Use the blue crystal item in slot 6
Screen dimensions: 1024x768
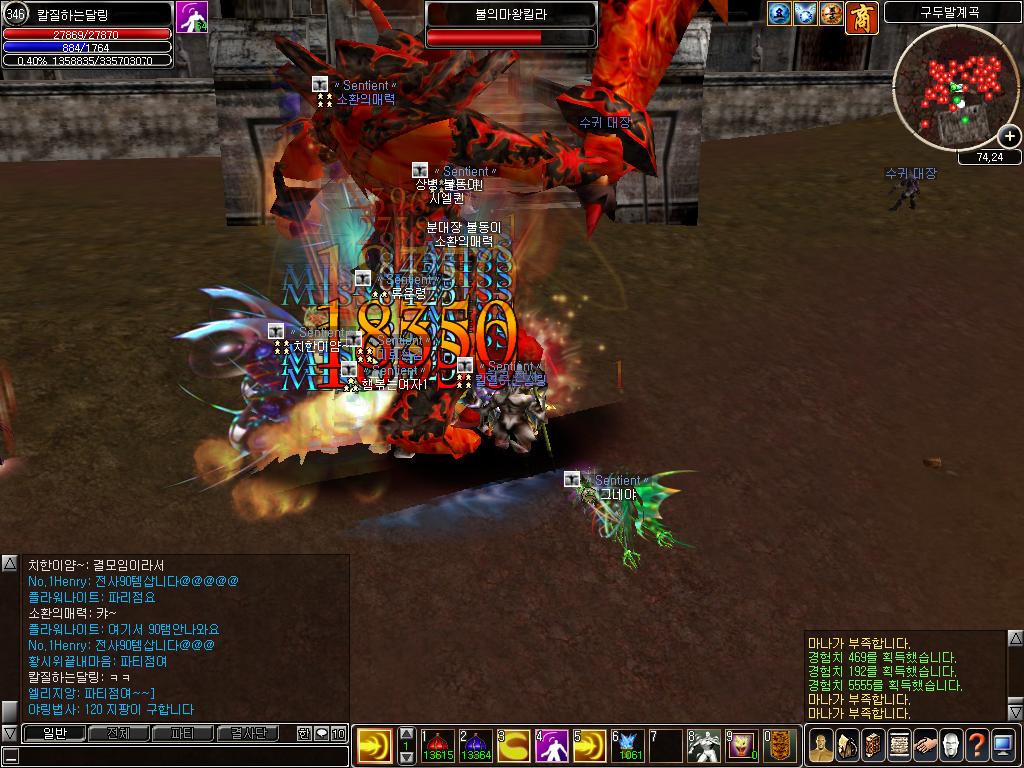629,744
